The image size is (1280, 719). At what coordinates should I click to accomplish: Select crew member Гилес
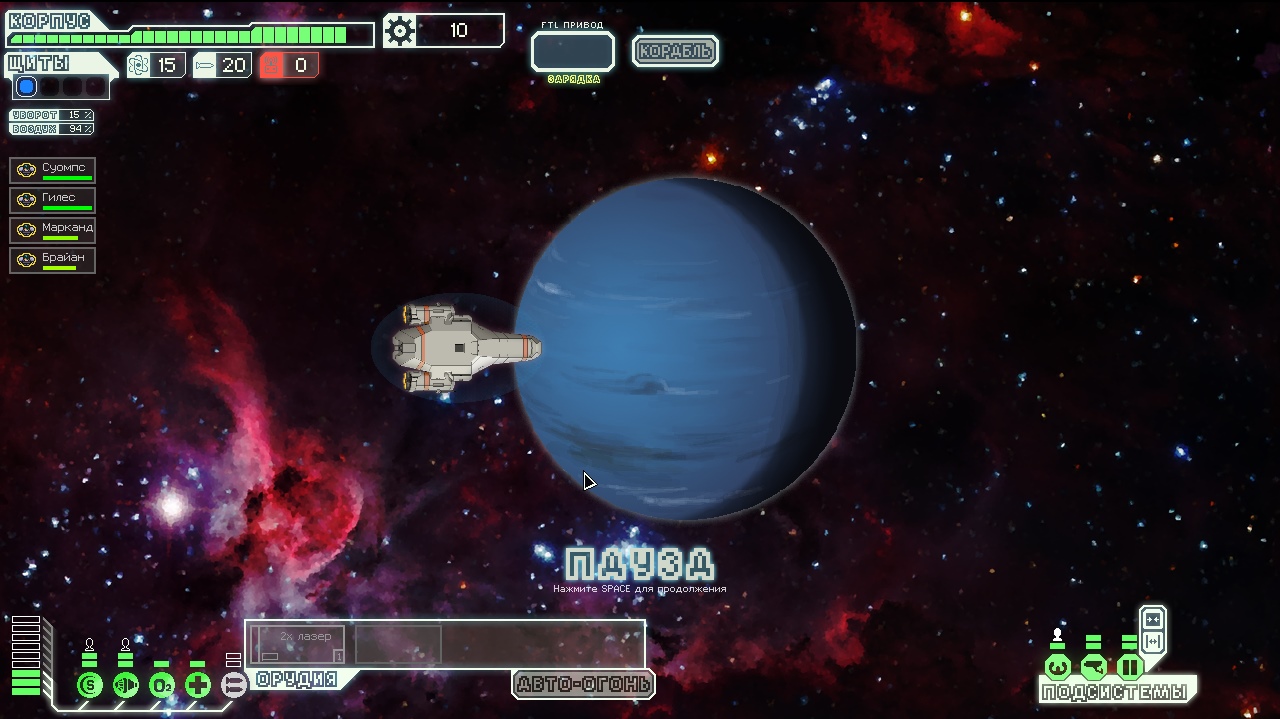pyautogui.click(x=53, y=200)
